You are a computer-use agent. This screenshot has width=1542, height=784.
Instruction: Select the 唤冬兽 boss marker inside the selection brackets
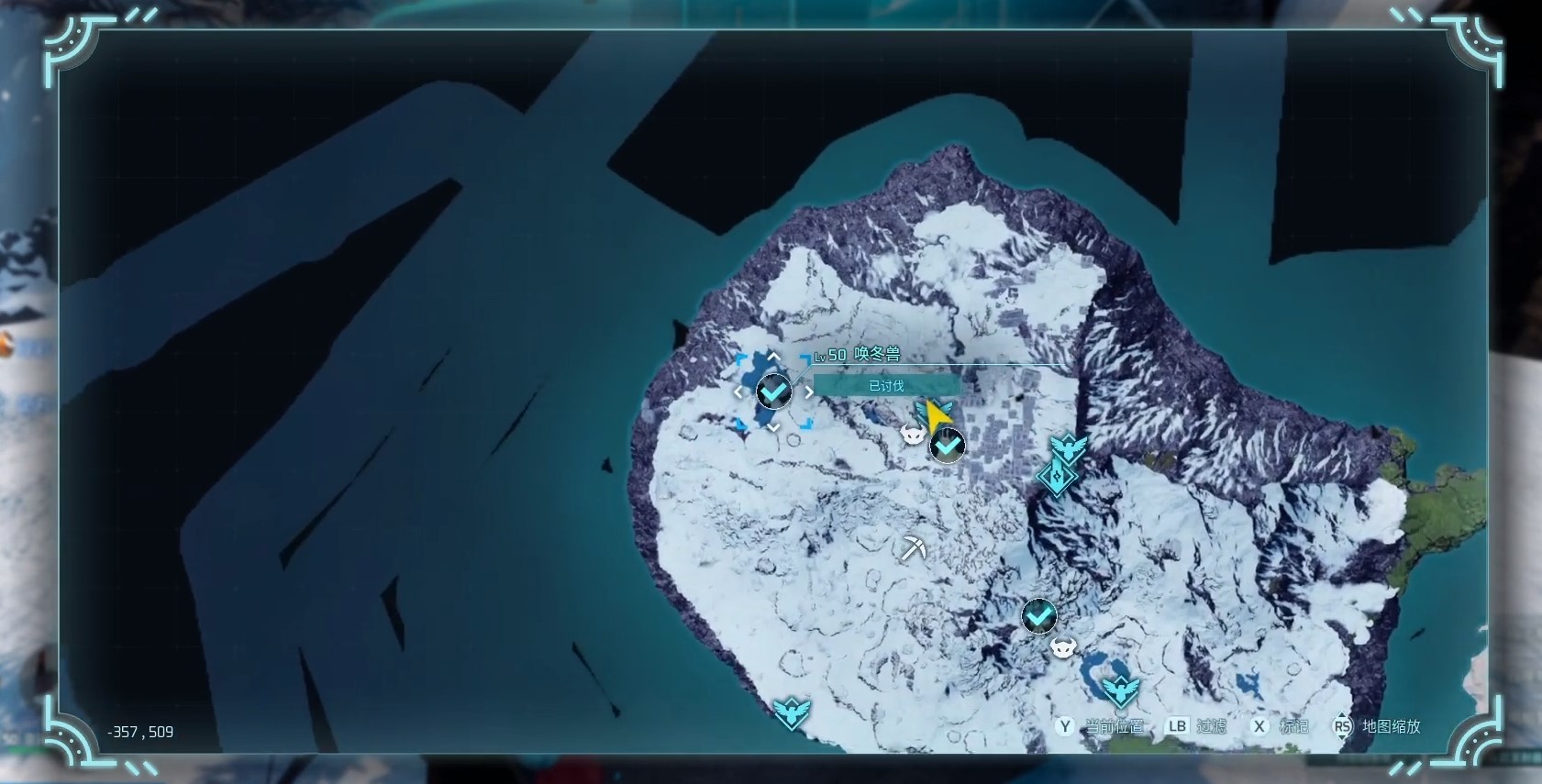(x=774, y=392)
